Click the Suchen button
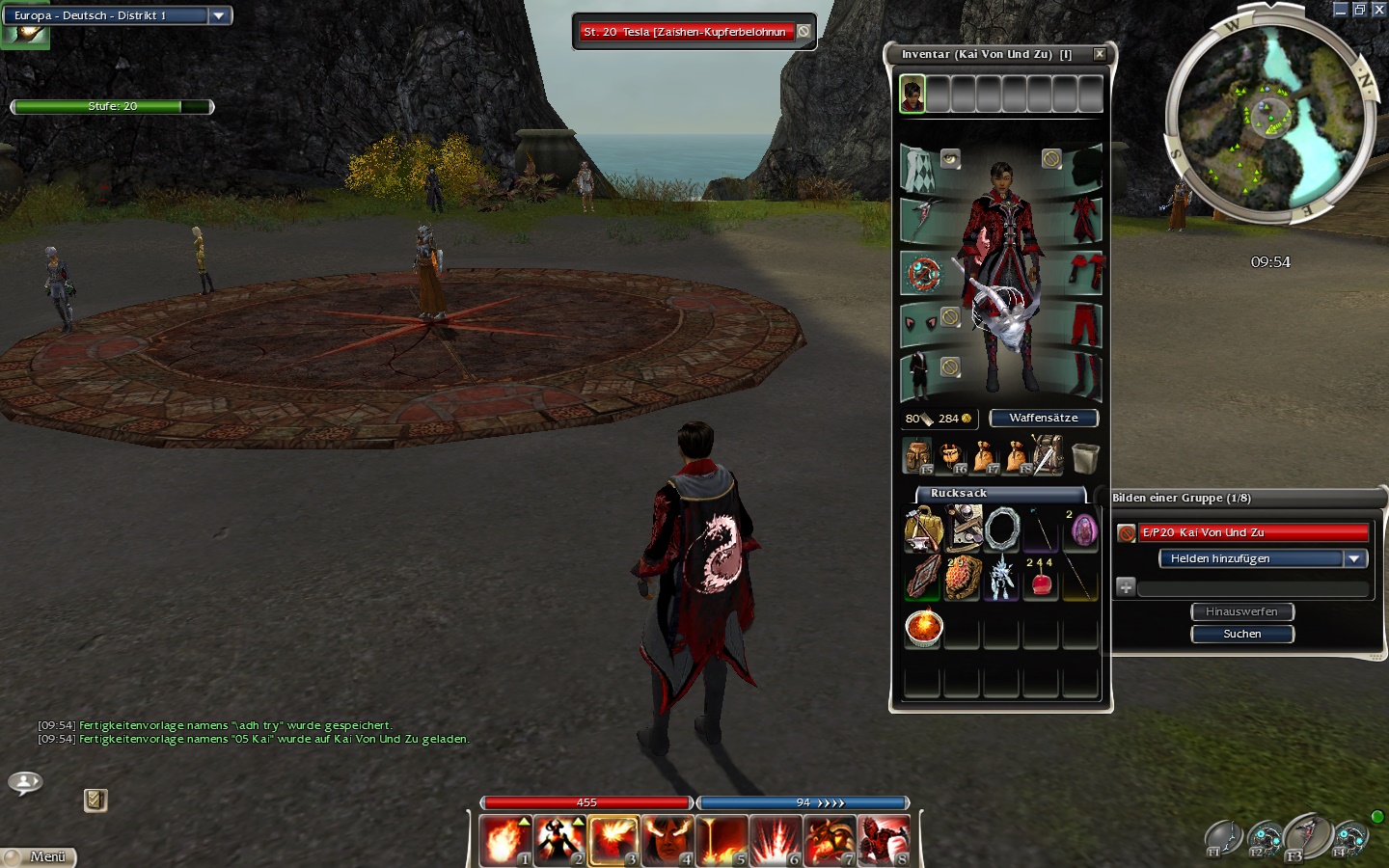 [x=1242, y=634]
